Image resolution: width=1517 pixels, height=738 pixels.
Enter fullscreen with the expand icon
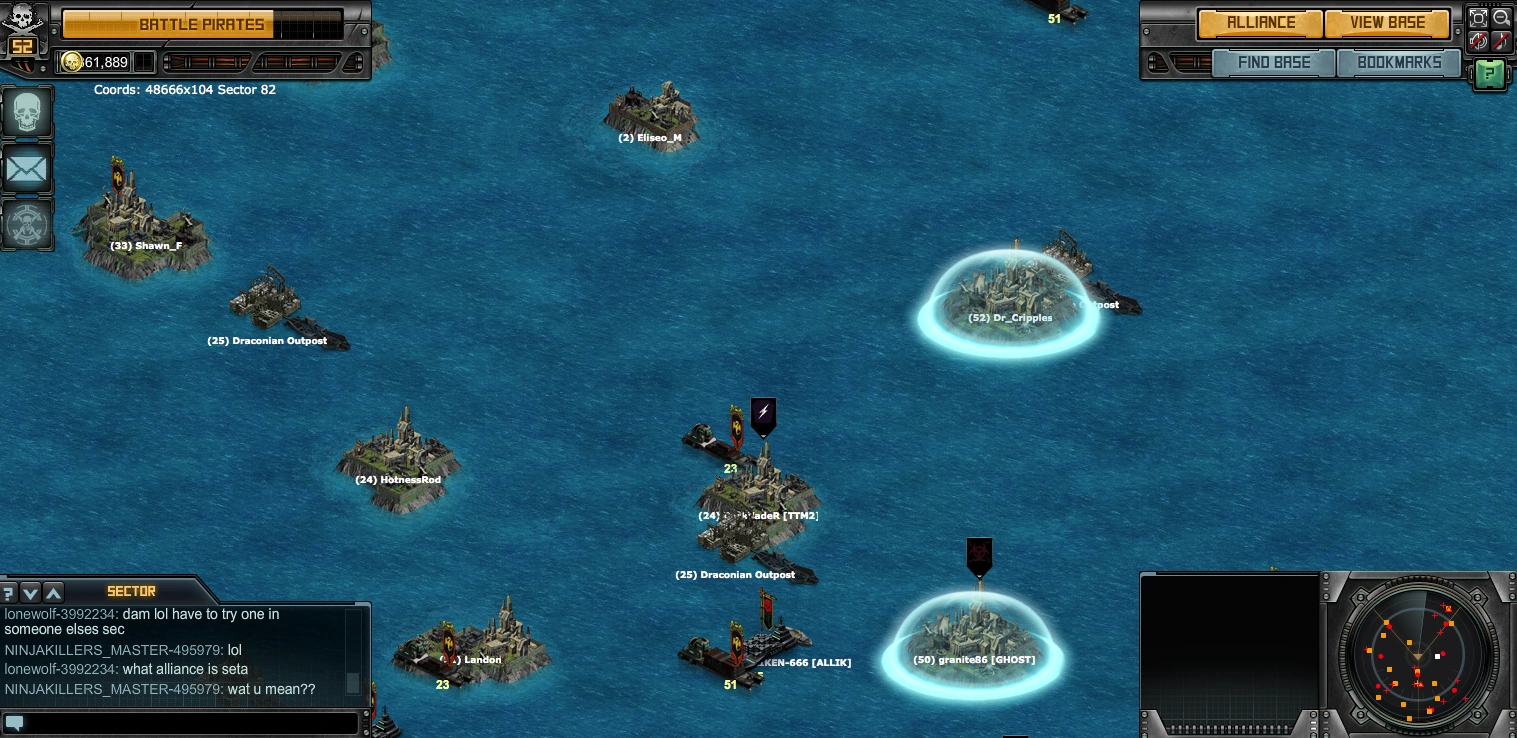coord(1478,18)
